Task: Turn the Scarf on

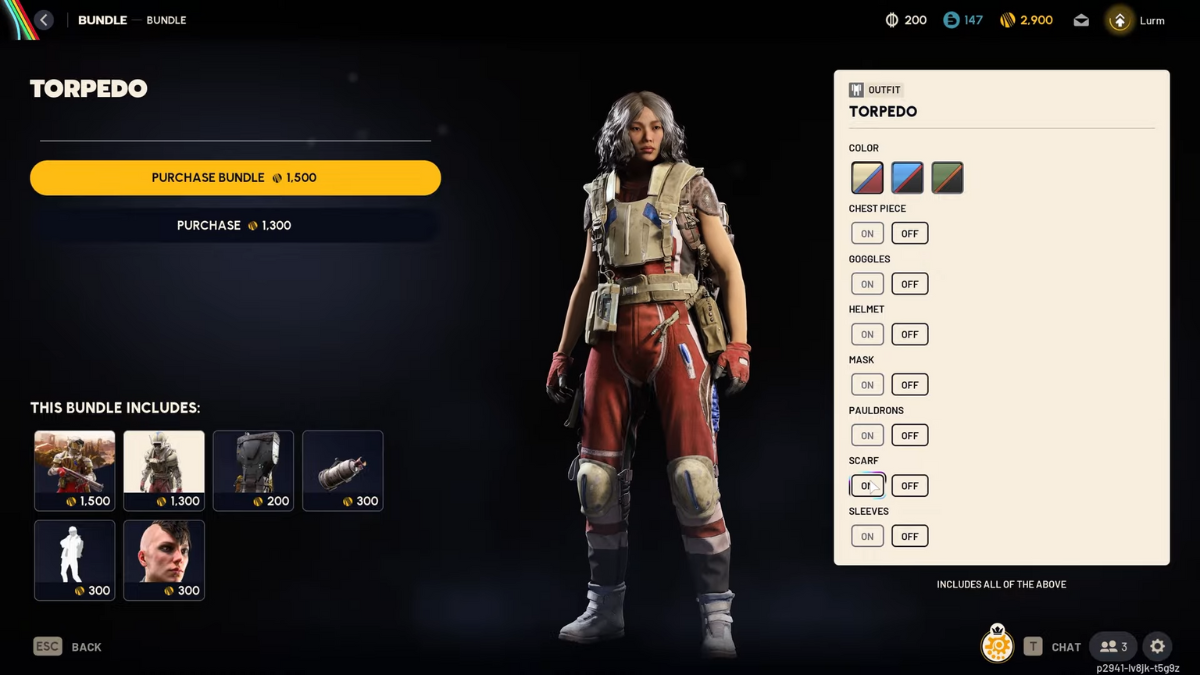Action: 867,486
